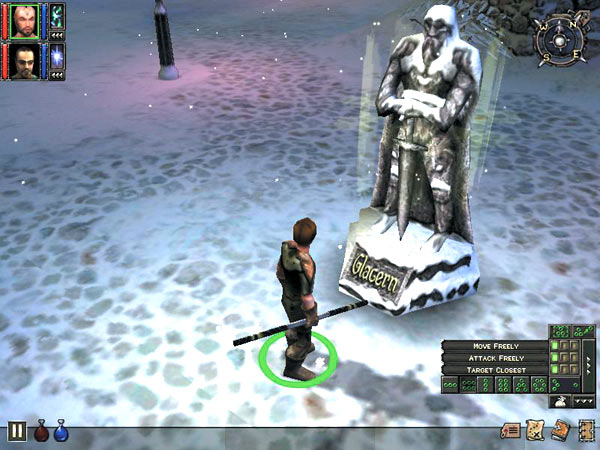The image size is (600, 450).
Task: Change the Attack Freely combat order
Action: 495,358
